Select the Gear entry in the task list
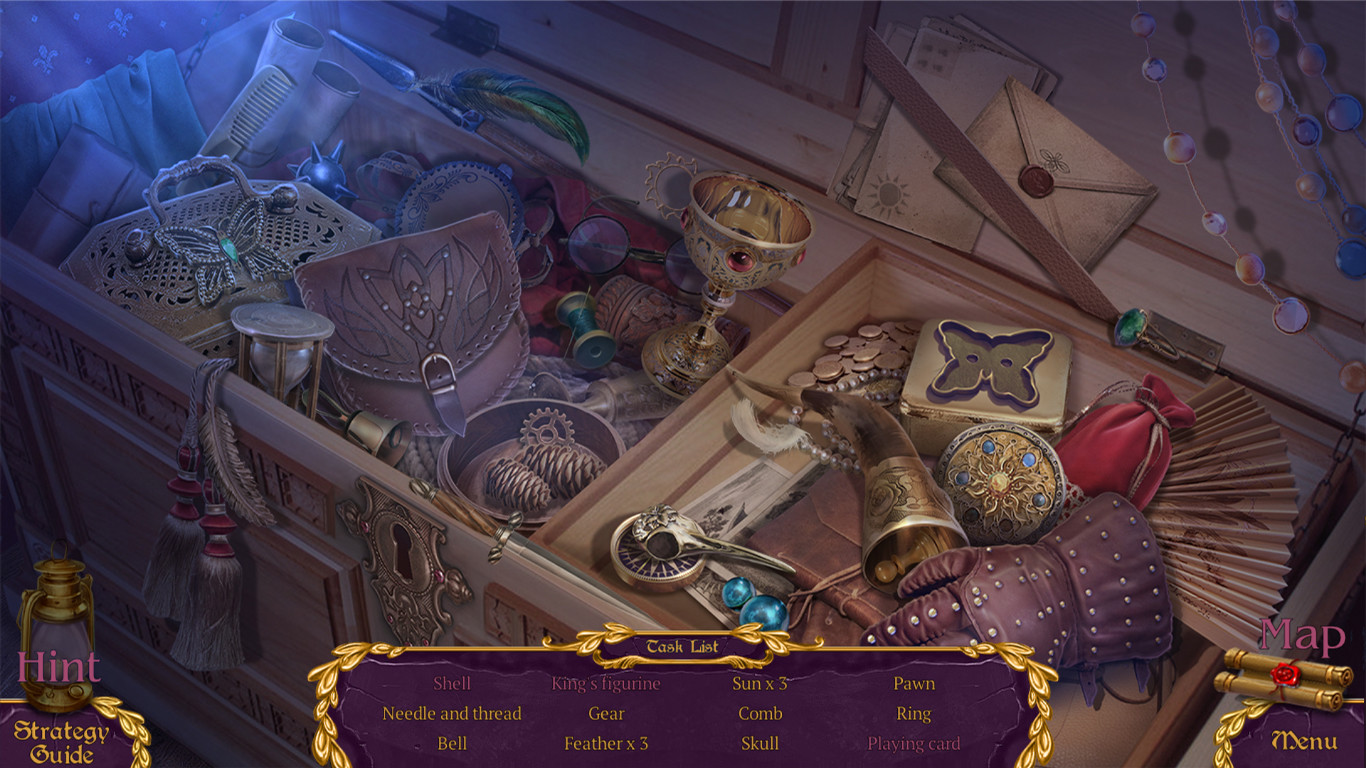Image resolution: width=1366 pixels, height=768 pixels. pos(607,714)
